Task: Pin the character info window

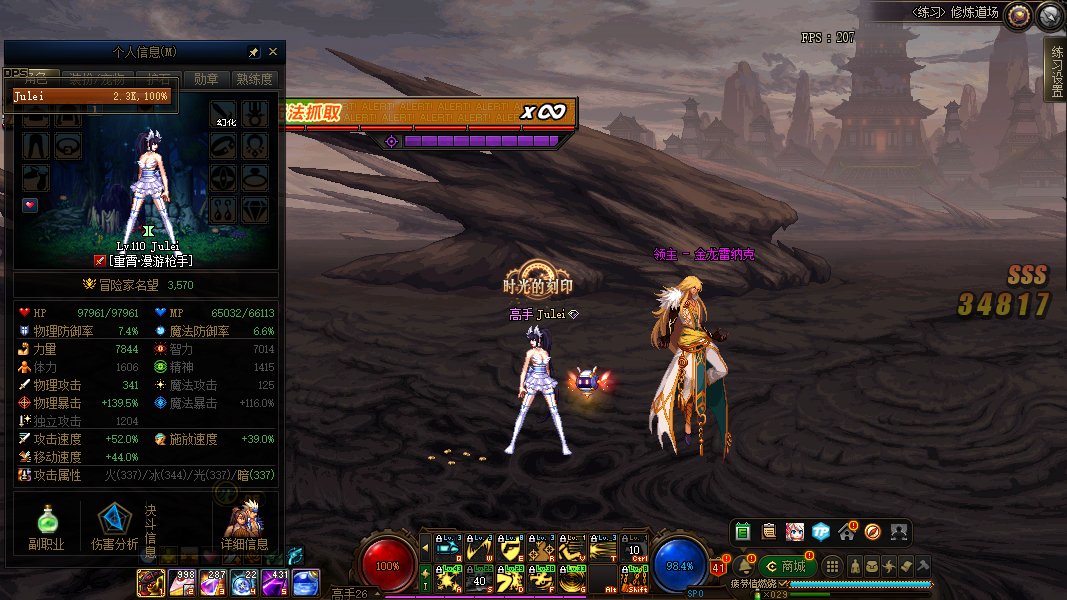Action: tap(254, 52)
